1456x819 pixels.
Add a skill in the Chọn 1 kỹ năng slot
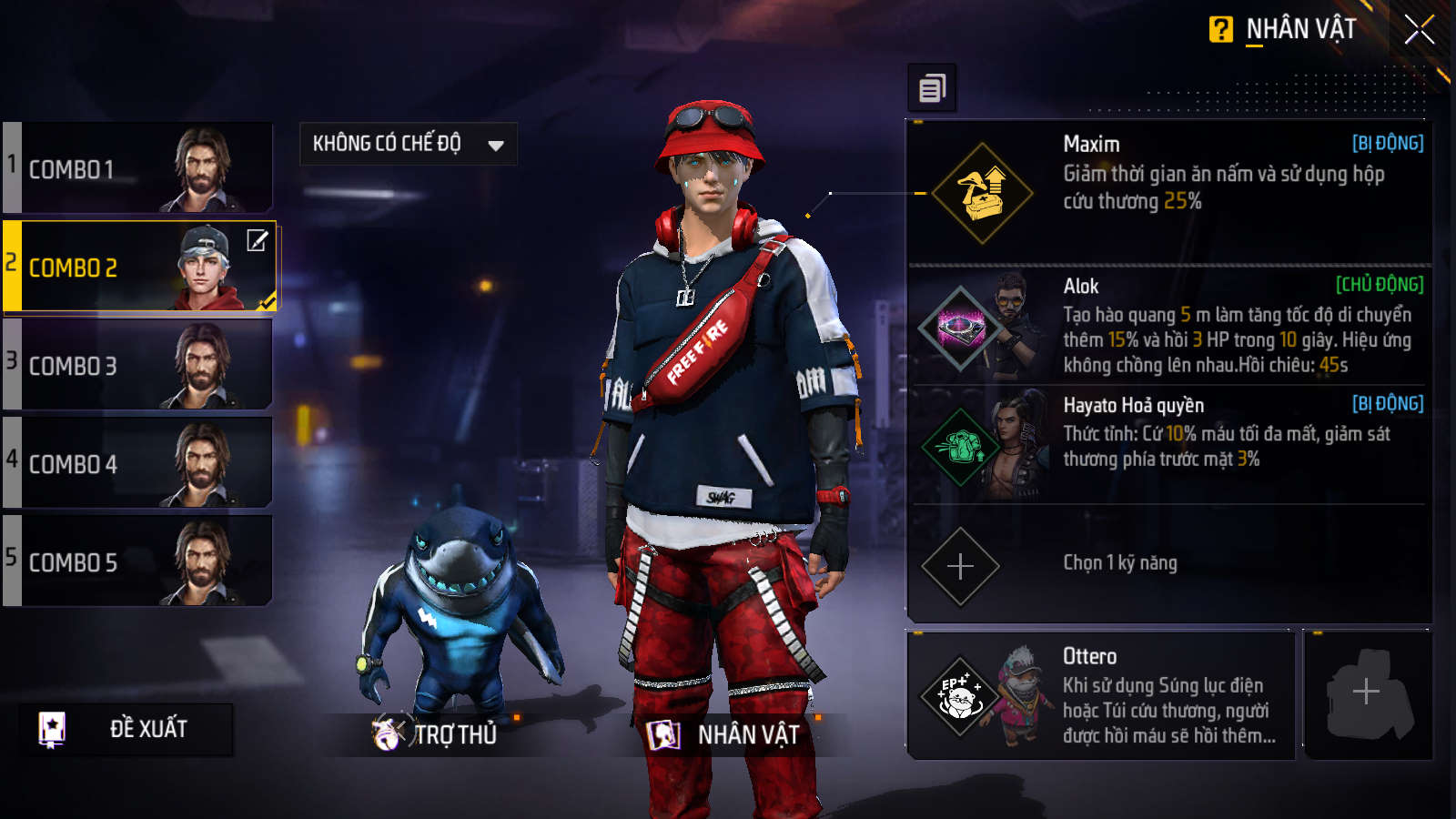coord(961,566)
